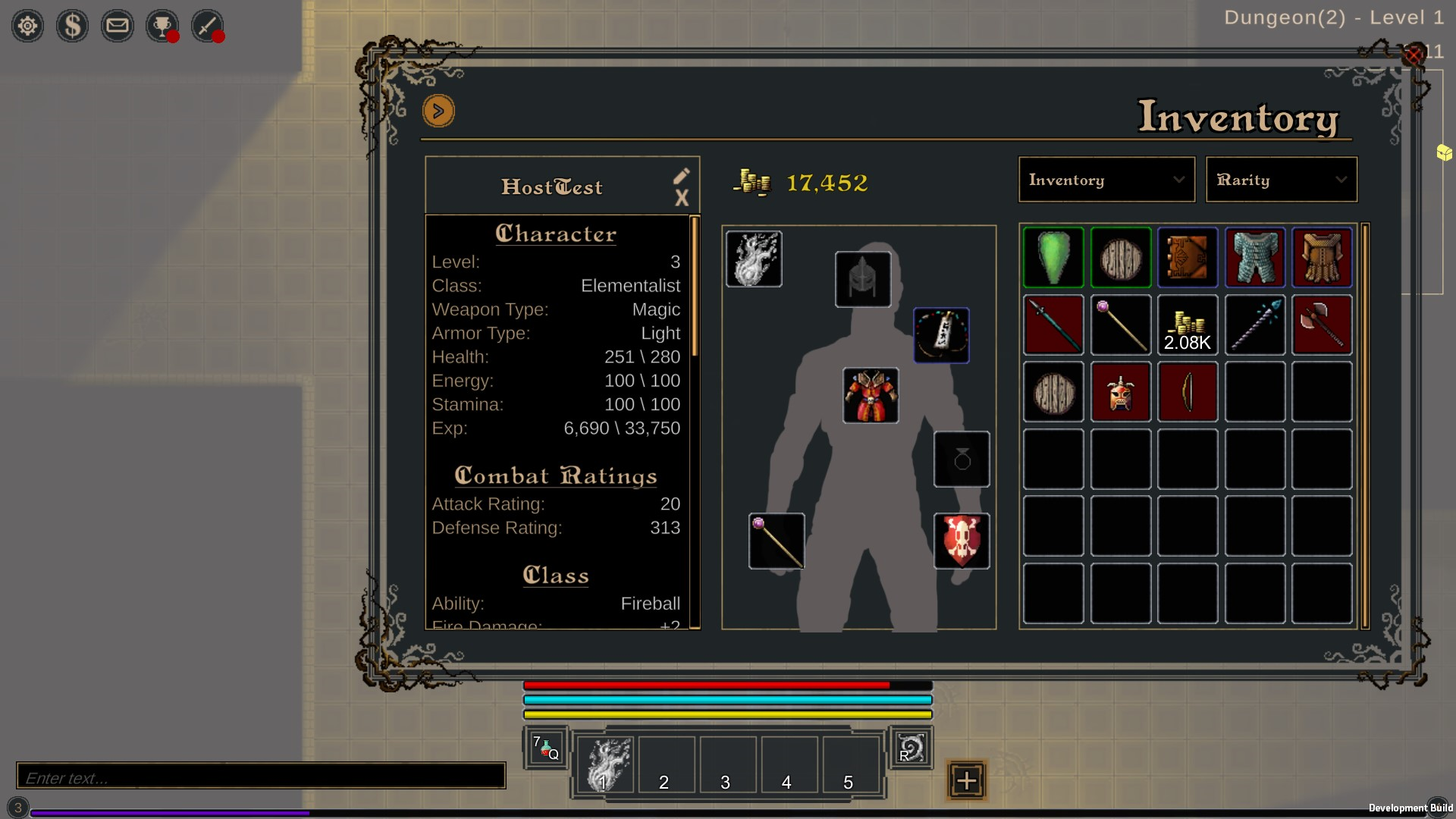Open the Rarity sort dropdown
This screenshot has width=1456, height=819.
[1281, 180]
